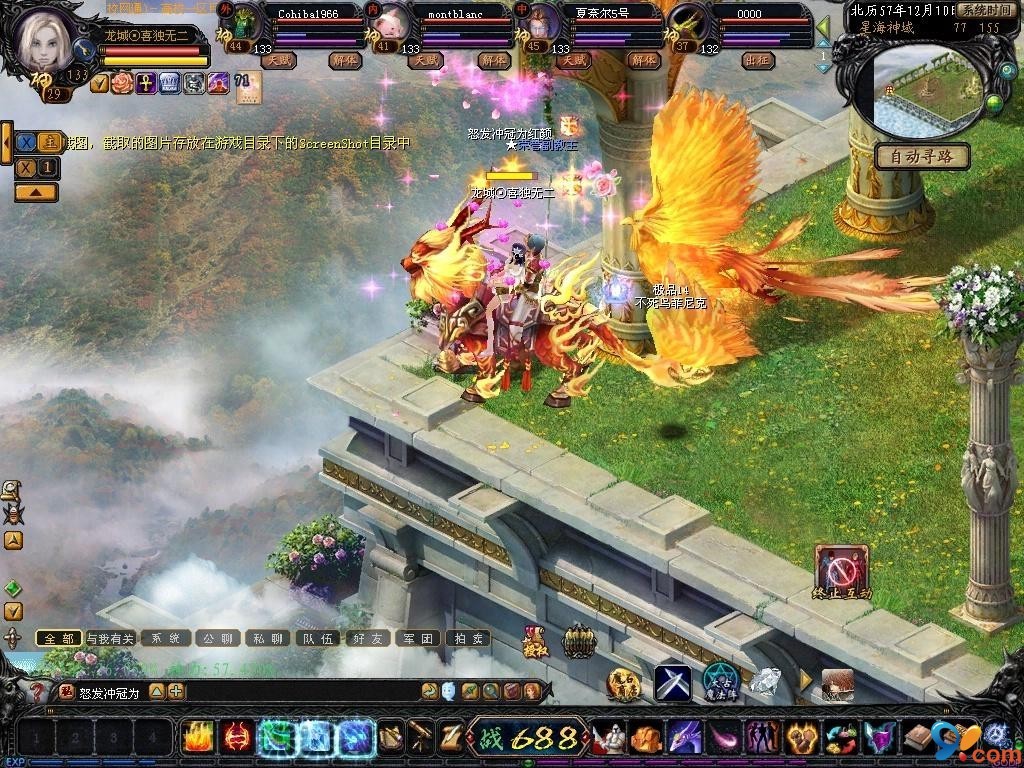The image size is (1024, 768).
Task: Click the 出征 button under pet 0000
Action: (x=758, y=61)
